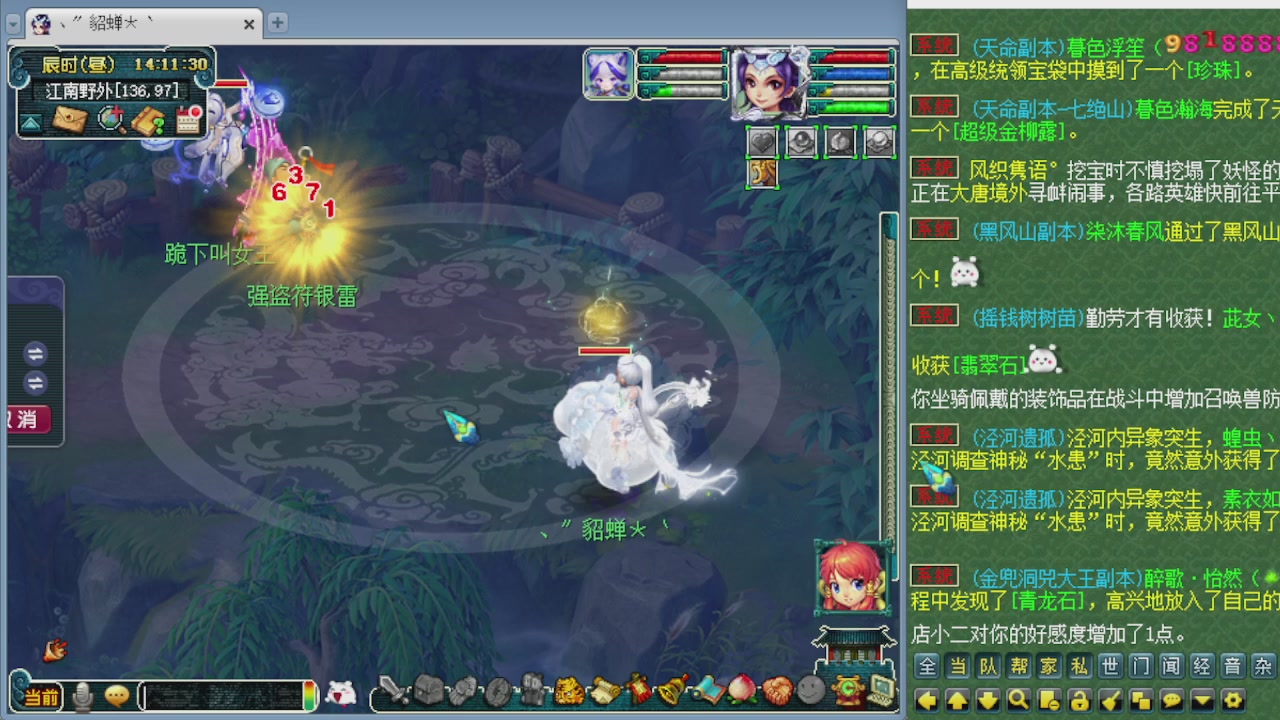
Task: Switch to the 世 world chat tab
Action: [1112, 664]
